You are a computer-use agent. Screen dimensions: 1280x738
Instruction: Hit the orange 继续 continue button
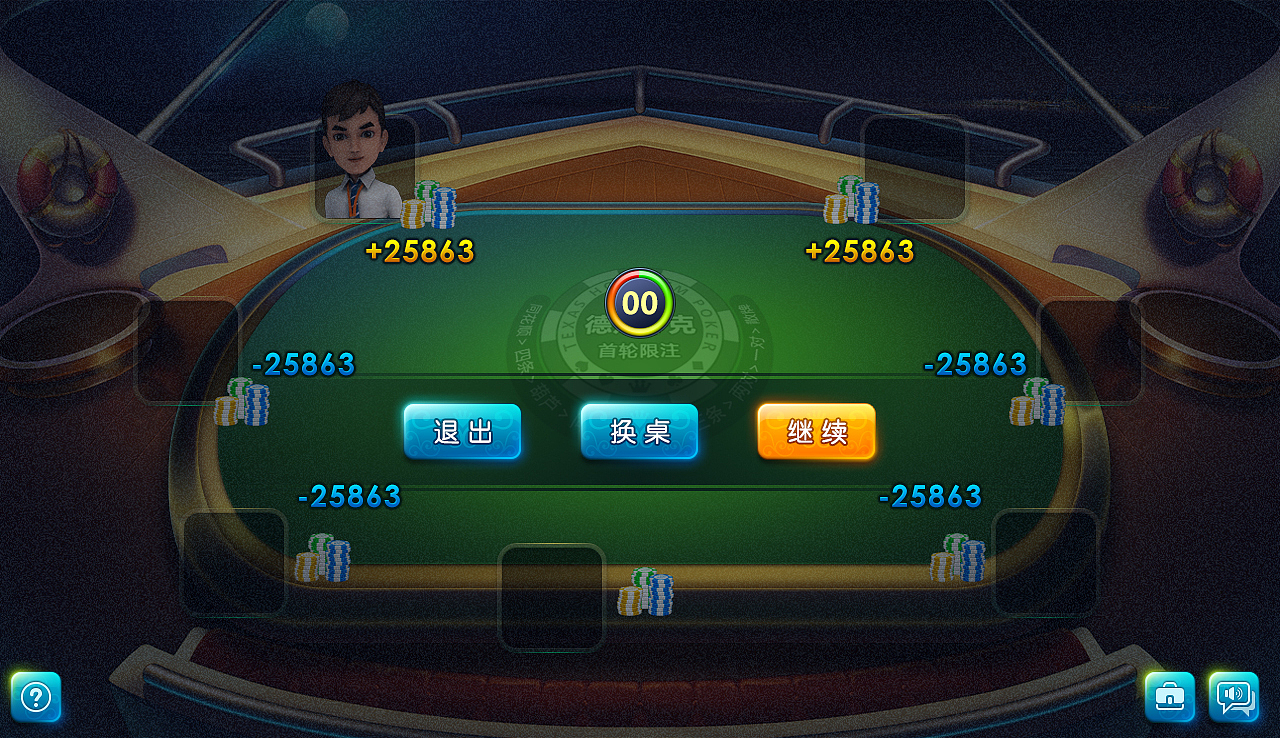tap(815, 431)
